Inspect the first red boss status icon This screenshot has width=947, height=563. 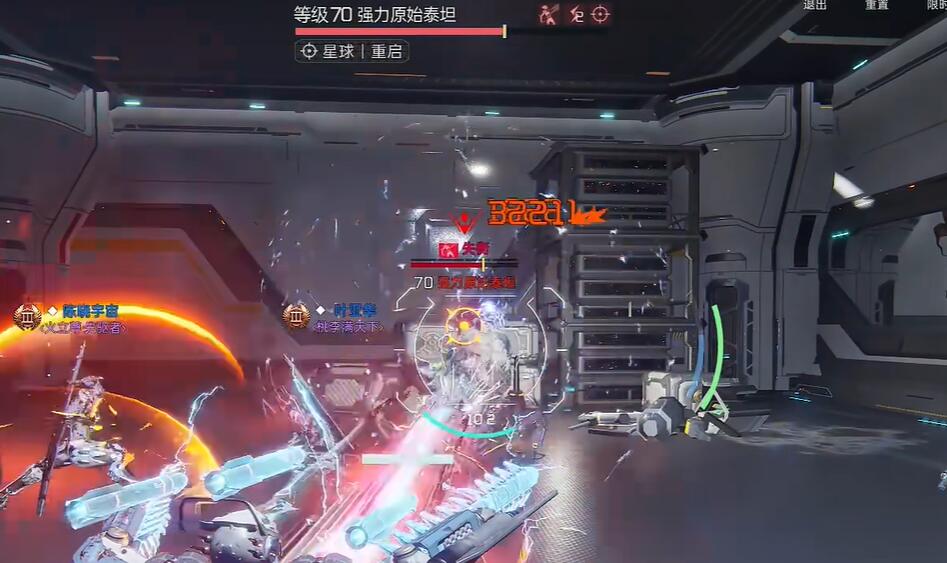pyautogui.click(x=549, y=14)
